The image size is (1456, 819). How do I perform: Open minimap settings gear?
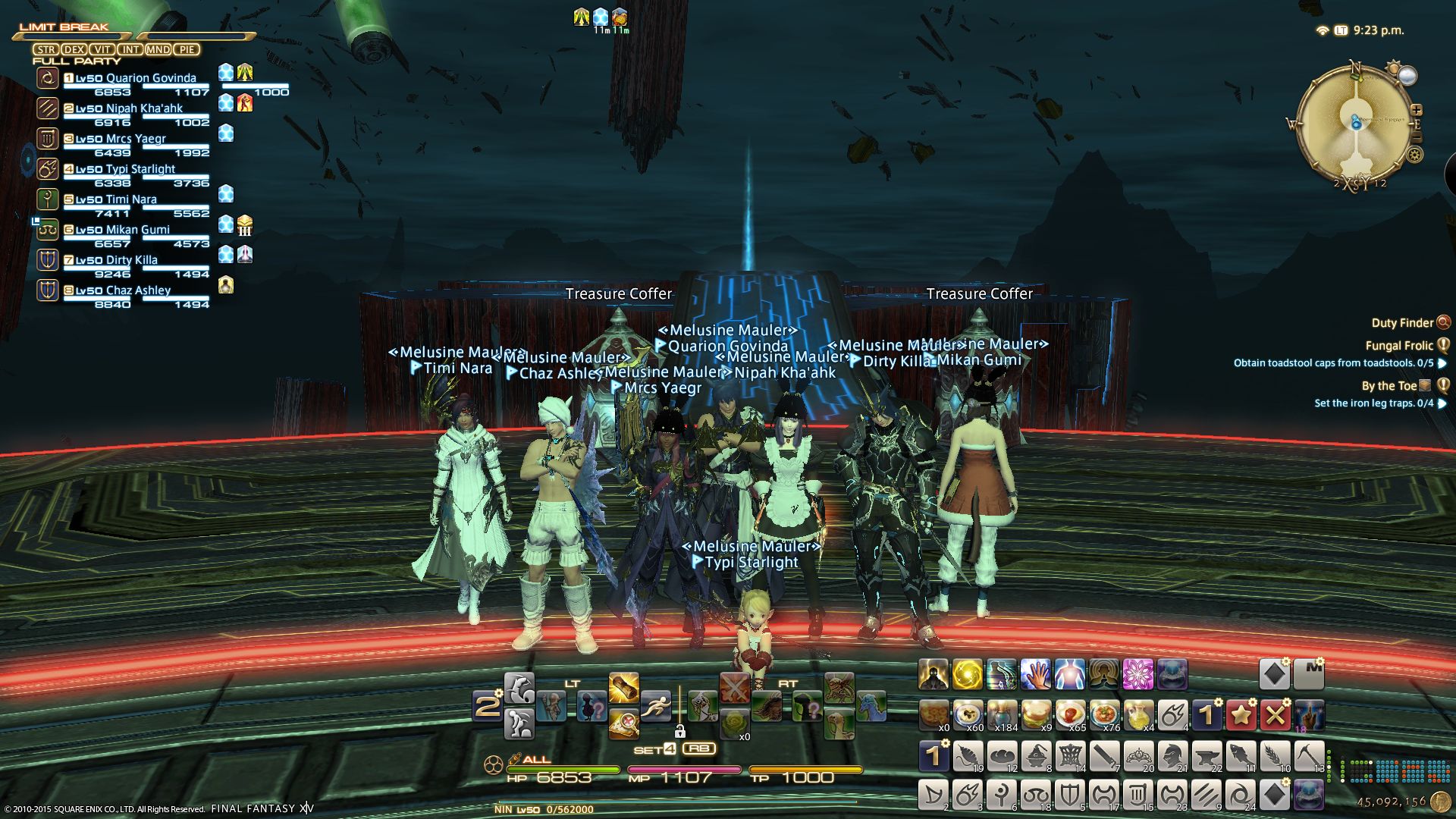tap(1415, 155)
